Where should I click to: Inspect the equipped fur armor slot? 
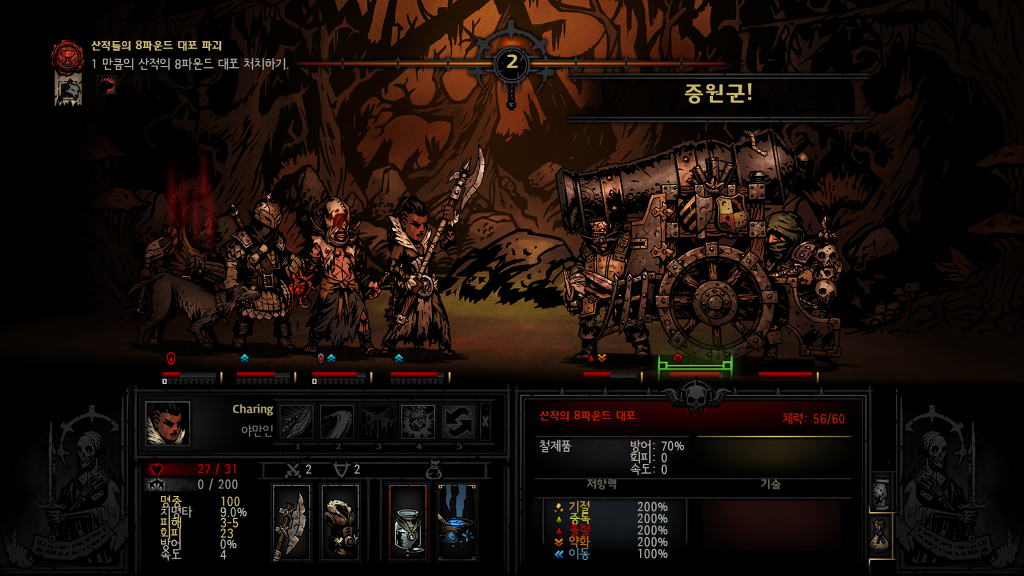340,522
